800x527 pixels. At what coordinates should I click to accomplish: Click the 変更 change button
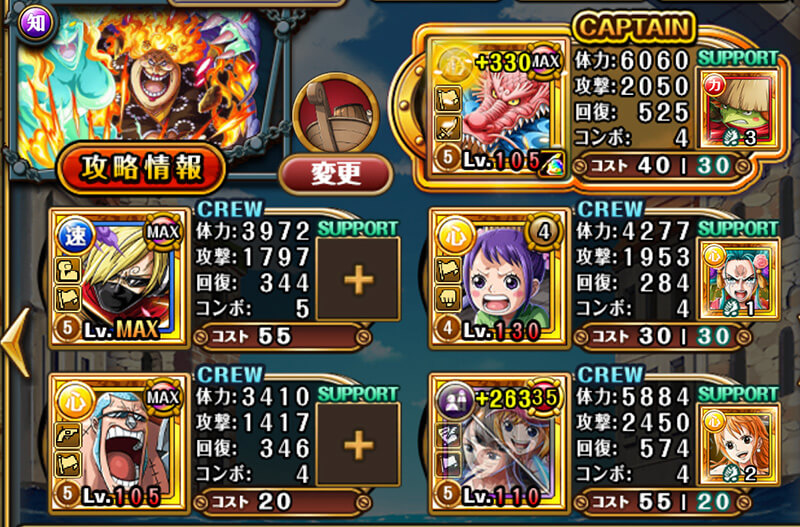pos(335,174)
